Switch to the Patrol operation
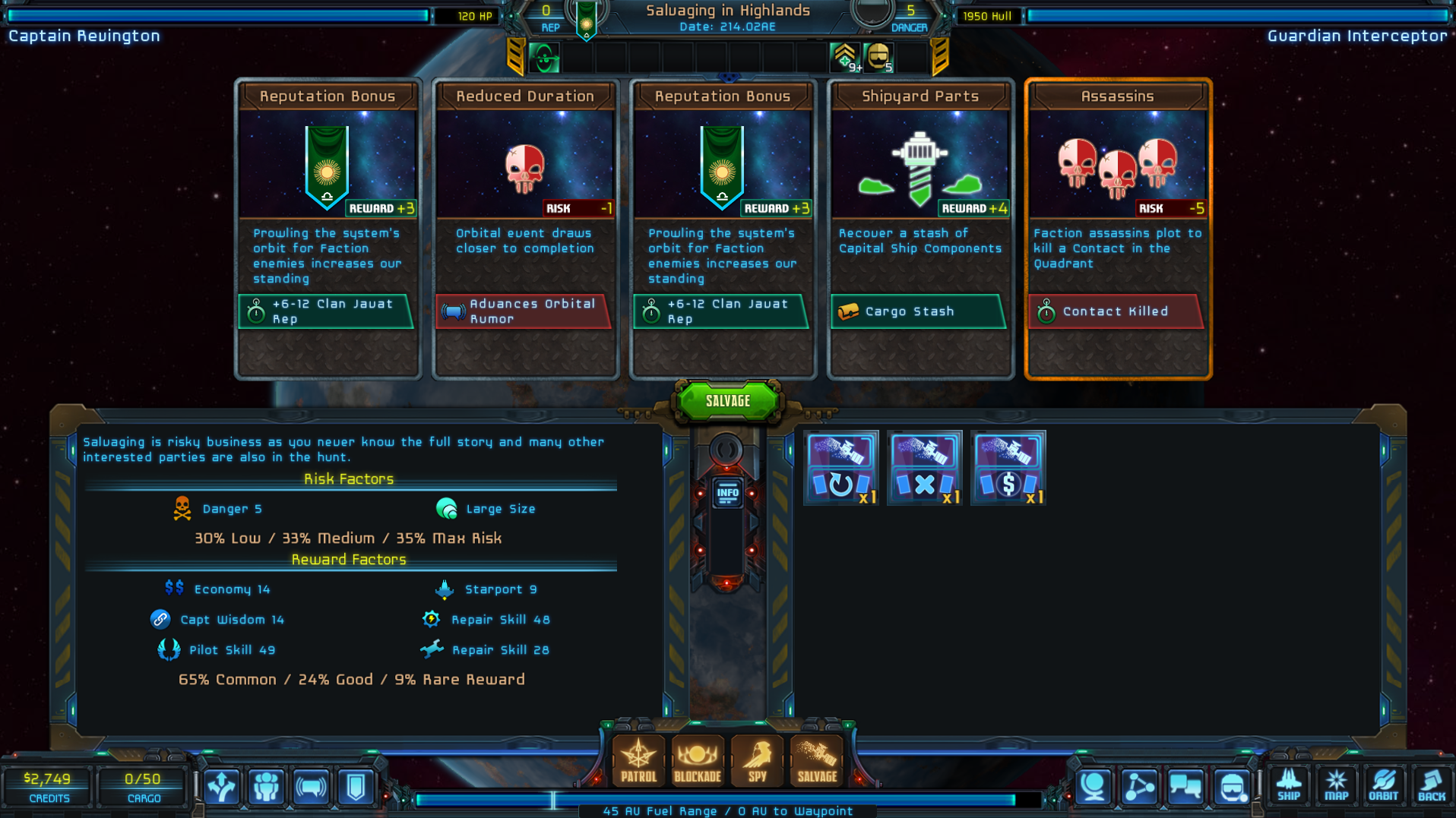Screen dimensions: 1456x818 click(638, 760)
